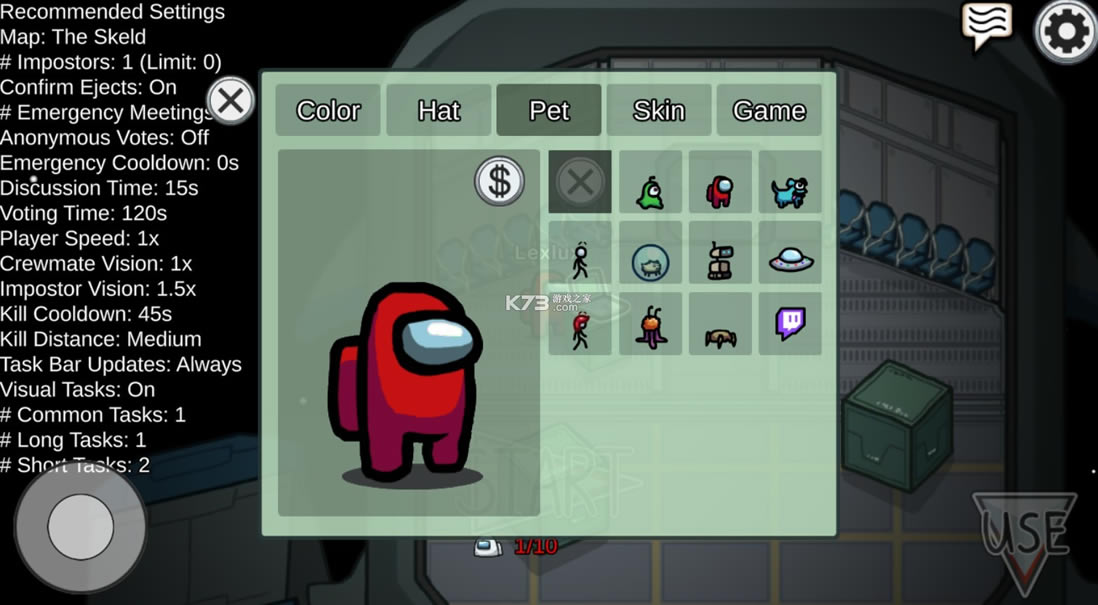The height and width of the screenshot is (605, 1098).
Task: Open the Hat tab
Action: tap(438, 110)
